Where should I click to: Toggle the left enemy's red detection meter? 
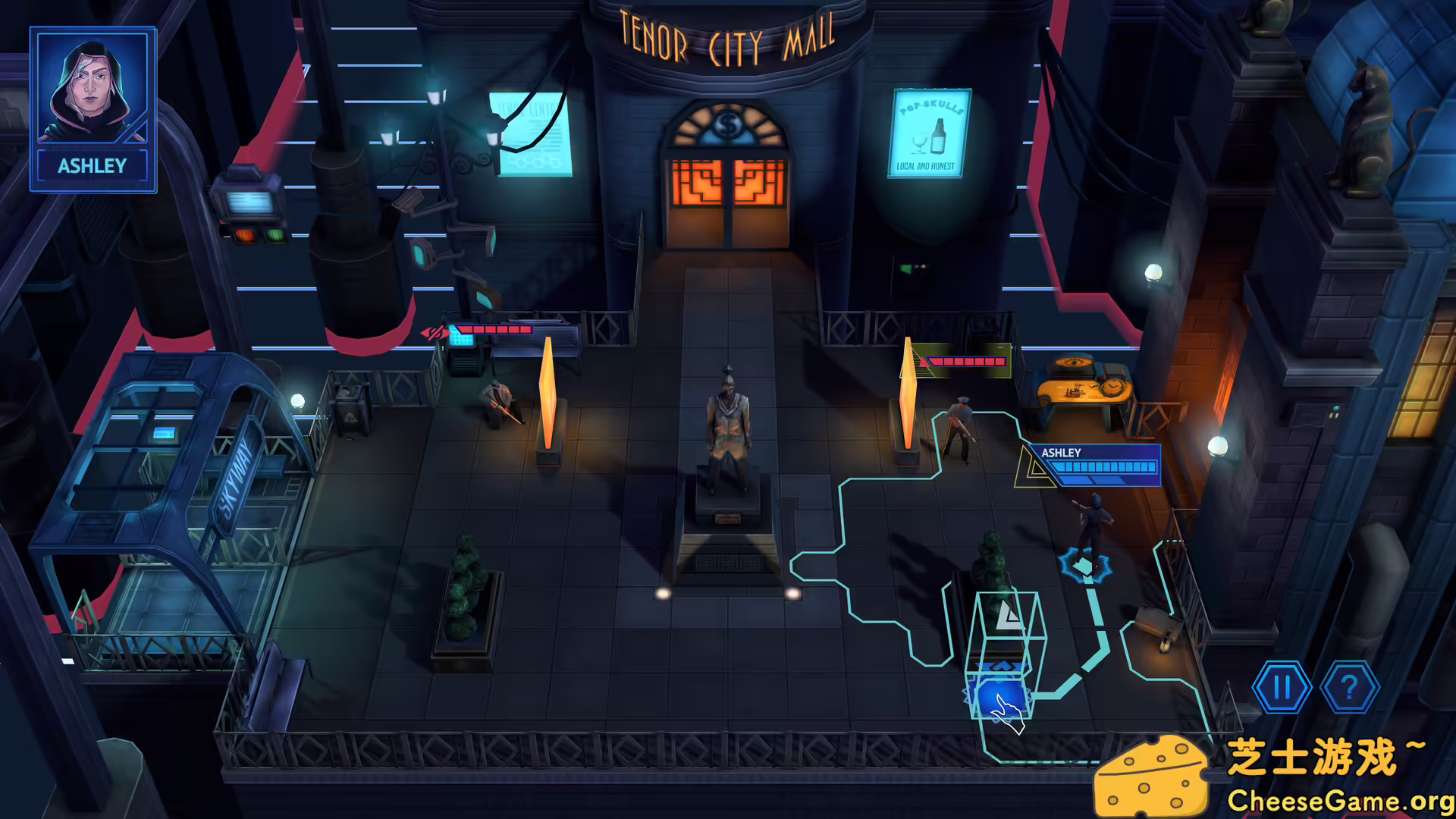pos(493,331)
